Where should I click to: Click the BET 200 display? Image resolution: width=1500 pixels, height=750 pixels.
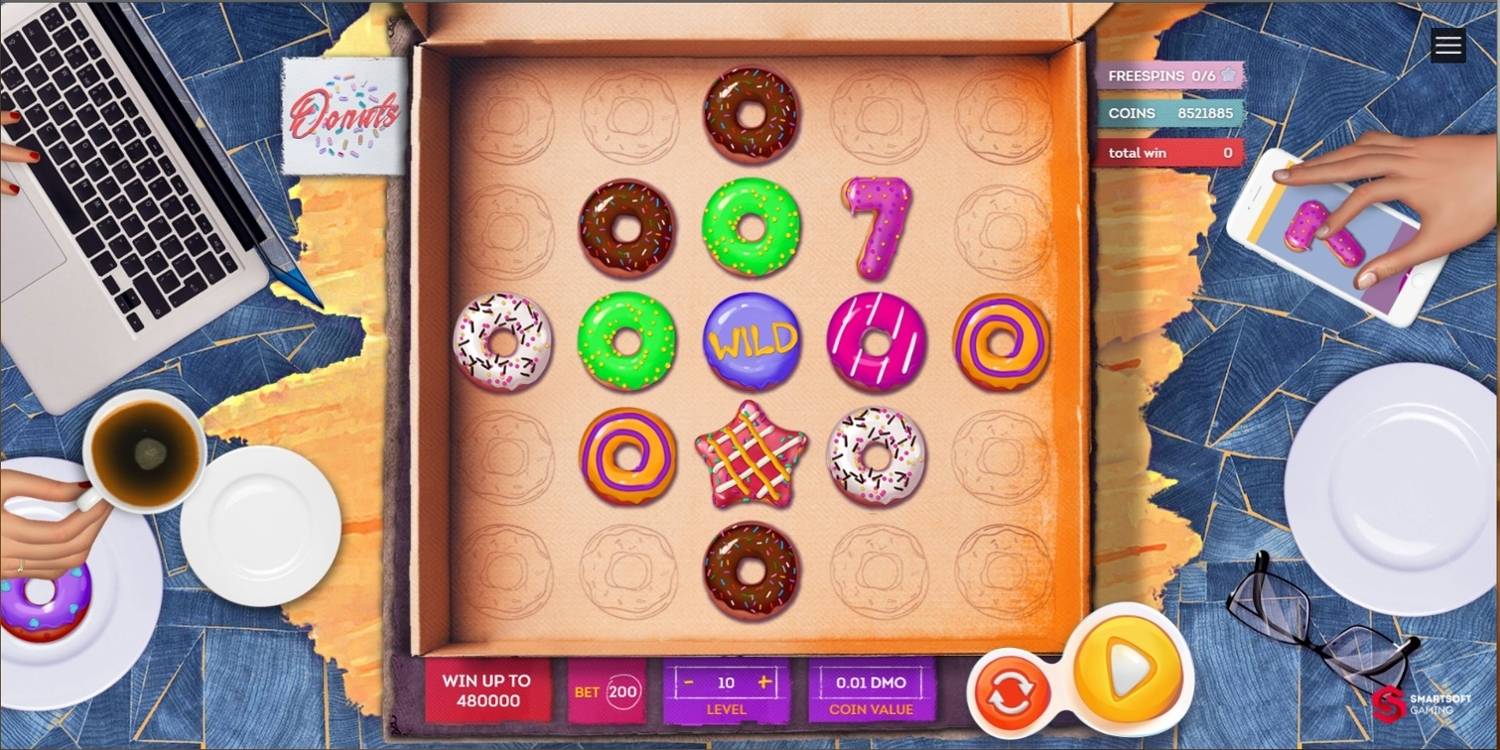605,690
